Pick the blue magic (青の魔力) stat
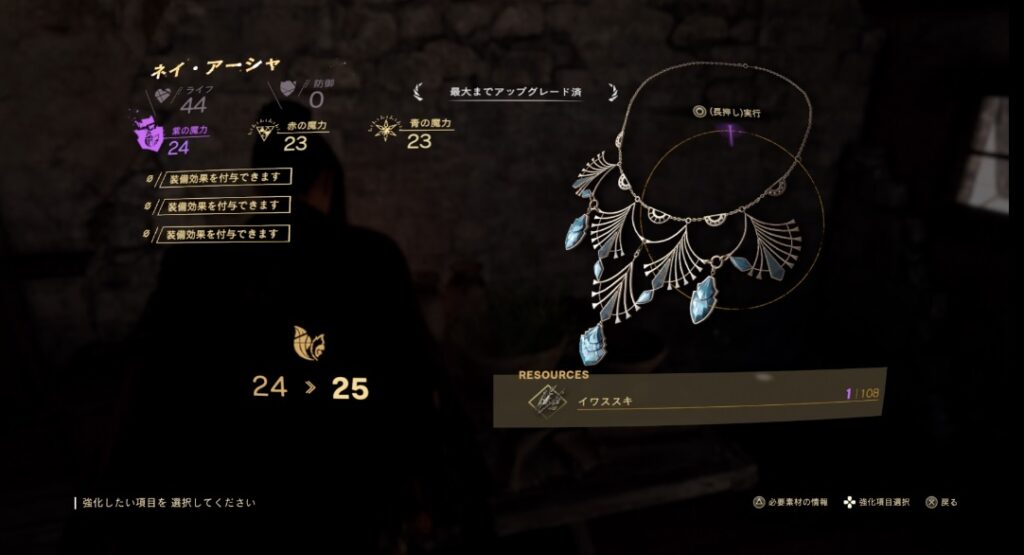The width and height of the screenshot is (1024, 555). (x=413, y=132)
